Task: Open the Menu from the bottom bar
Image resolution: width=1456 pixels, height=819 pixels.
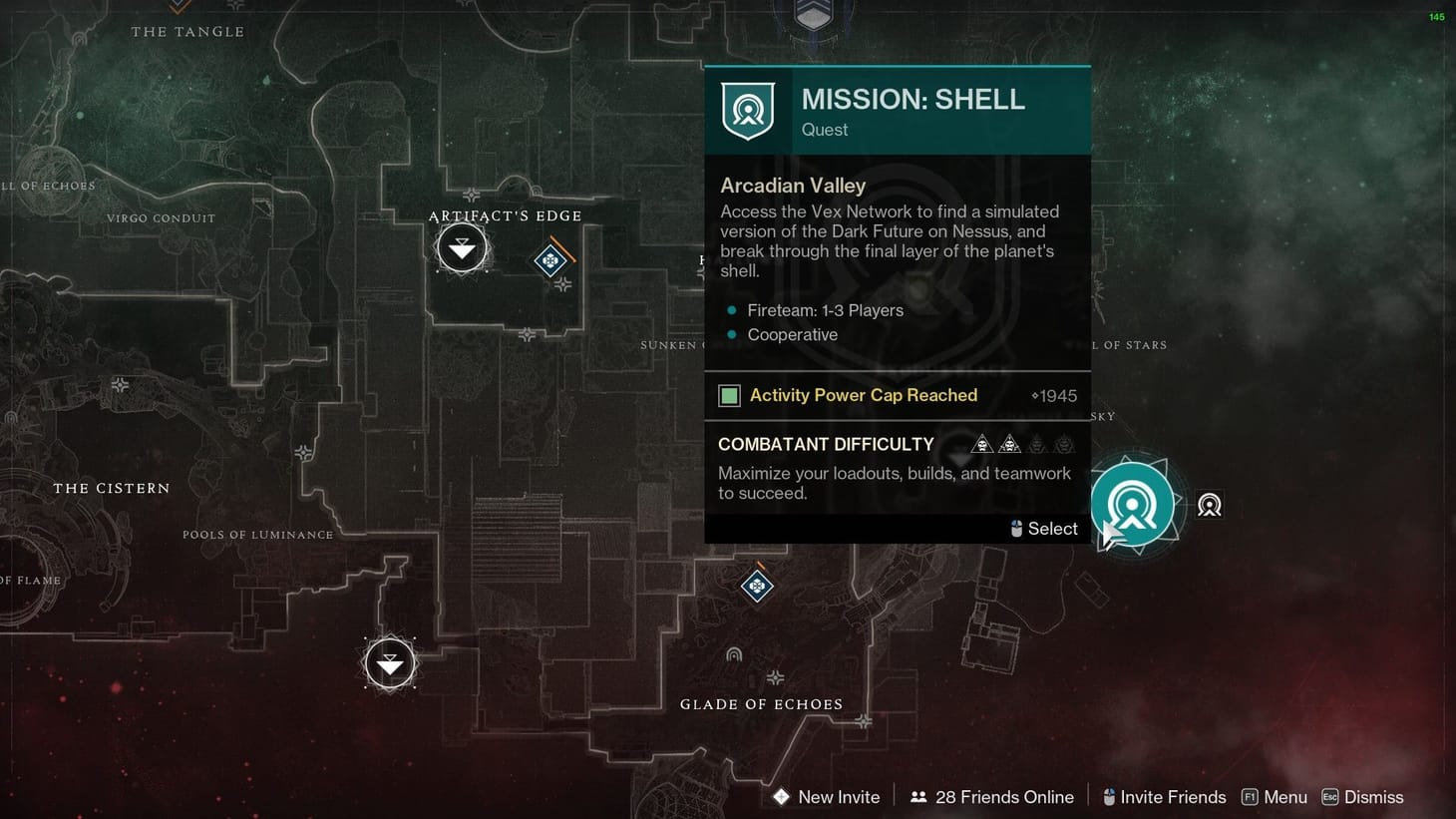Action: pyautogui.click(x=1285, y=796)
